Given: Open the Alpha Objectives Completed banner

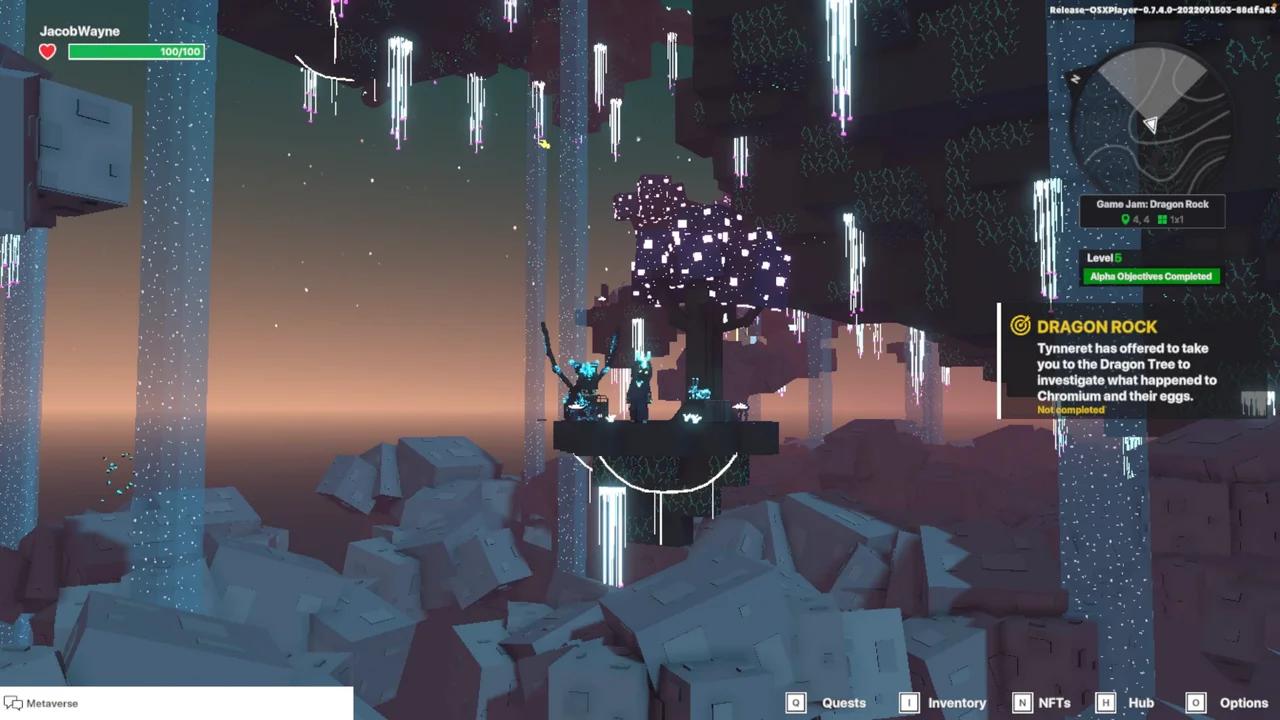Looking at the screenshot, I should click(1150, 276).
